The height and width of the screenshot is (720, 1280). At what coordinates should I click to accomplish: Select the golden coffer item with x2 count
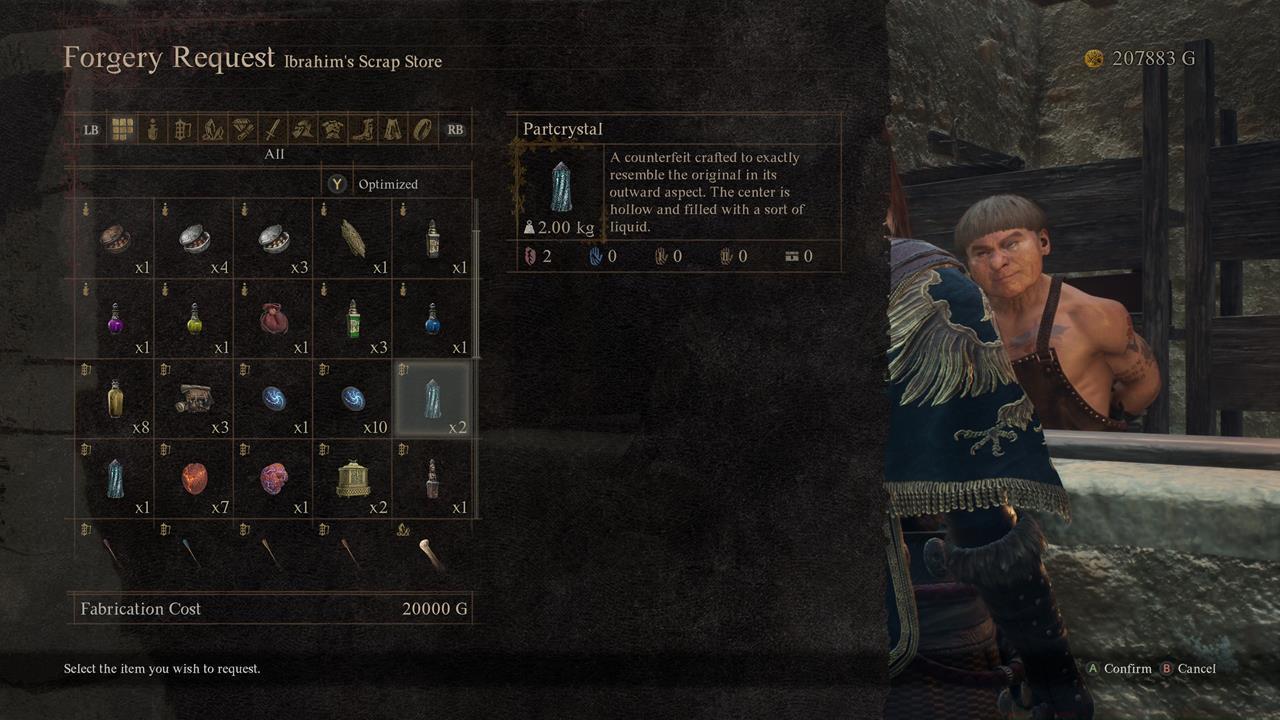coord(352,478)
